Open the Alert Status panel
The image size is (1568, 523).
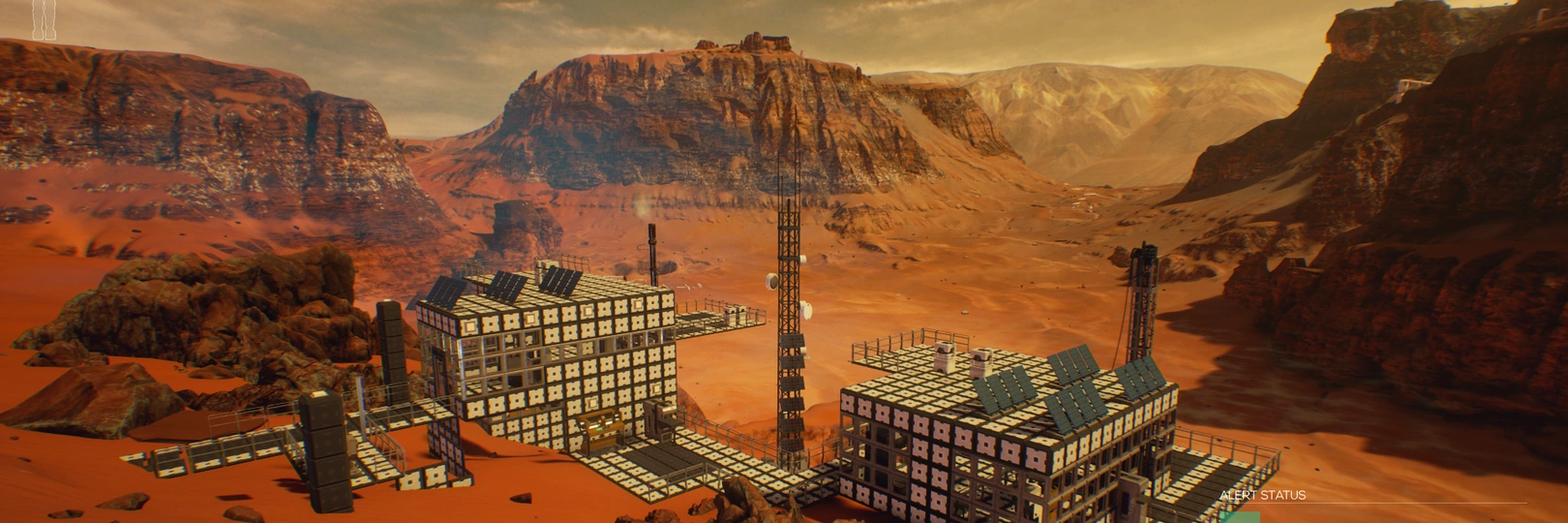click(x=1262, y=496)
